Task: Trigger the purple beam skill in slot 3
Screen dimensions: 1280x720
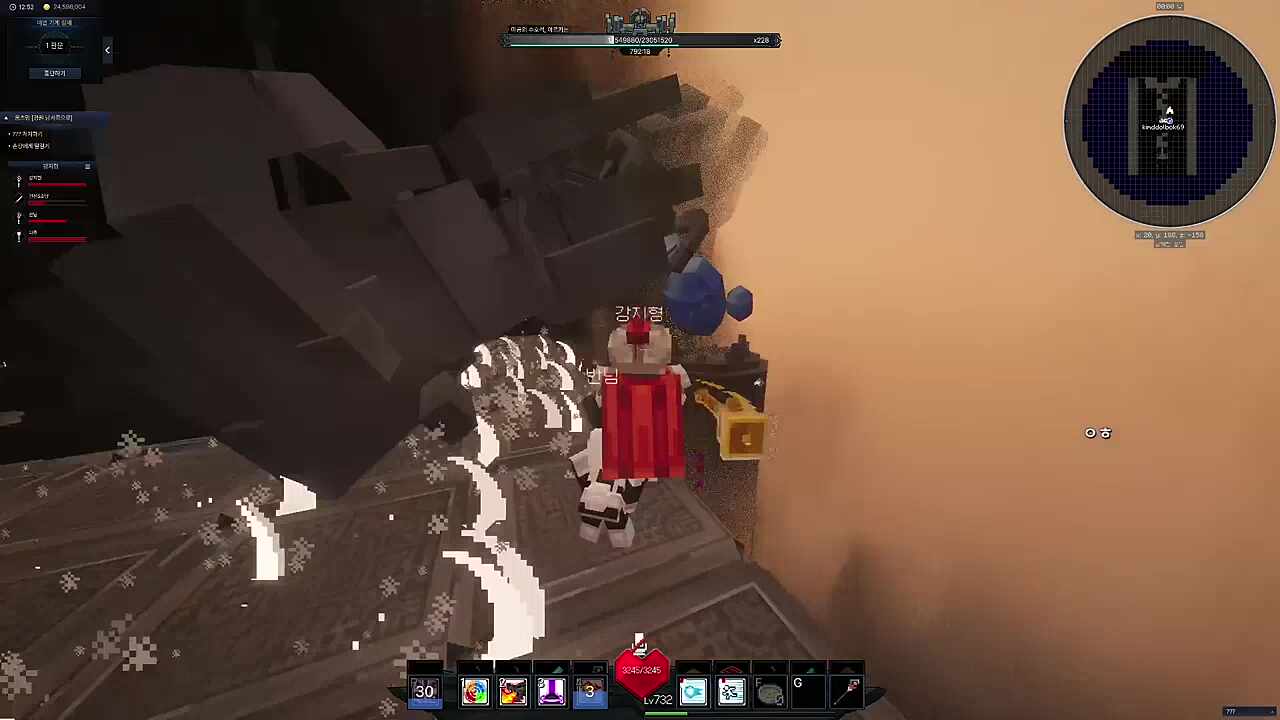Action: [551, 691]
